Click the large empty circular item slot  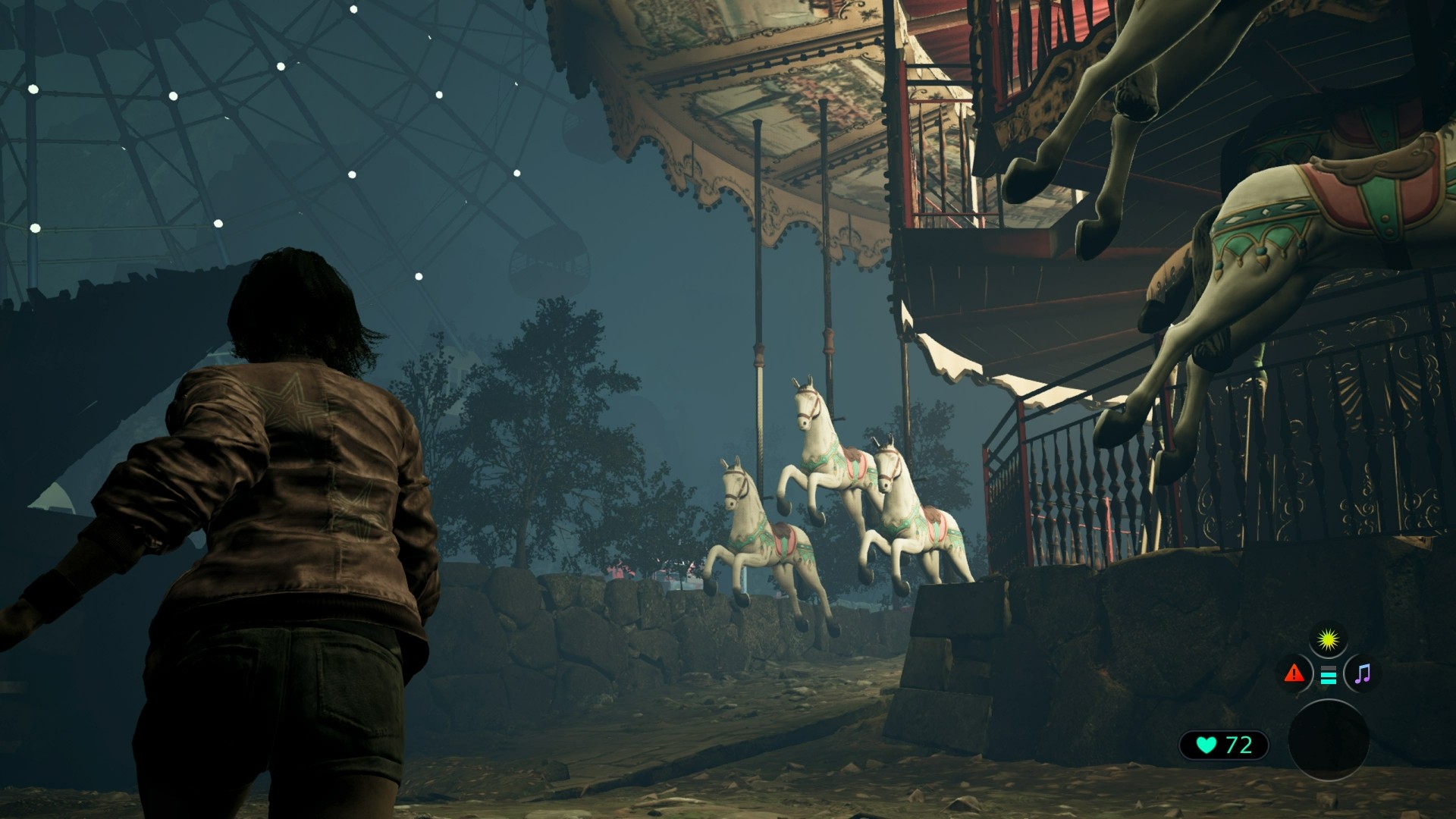(x=1328, y=739)
